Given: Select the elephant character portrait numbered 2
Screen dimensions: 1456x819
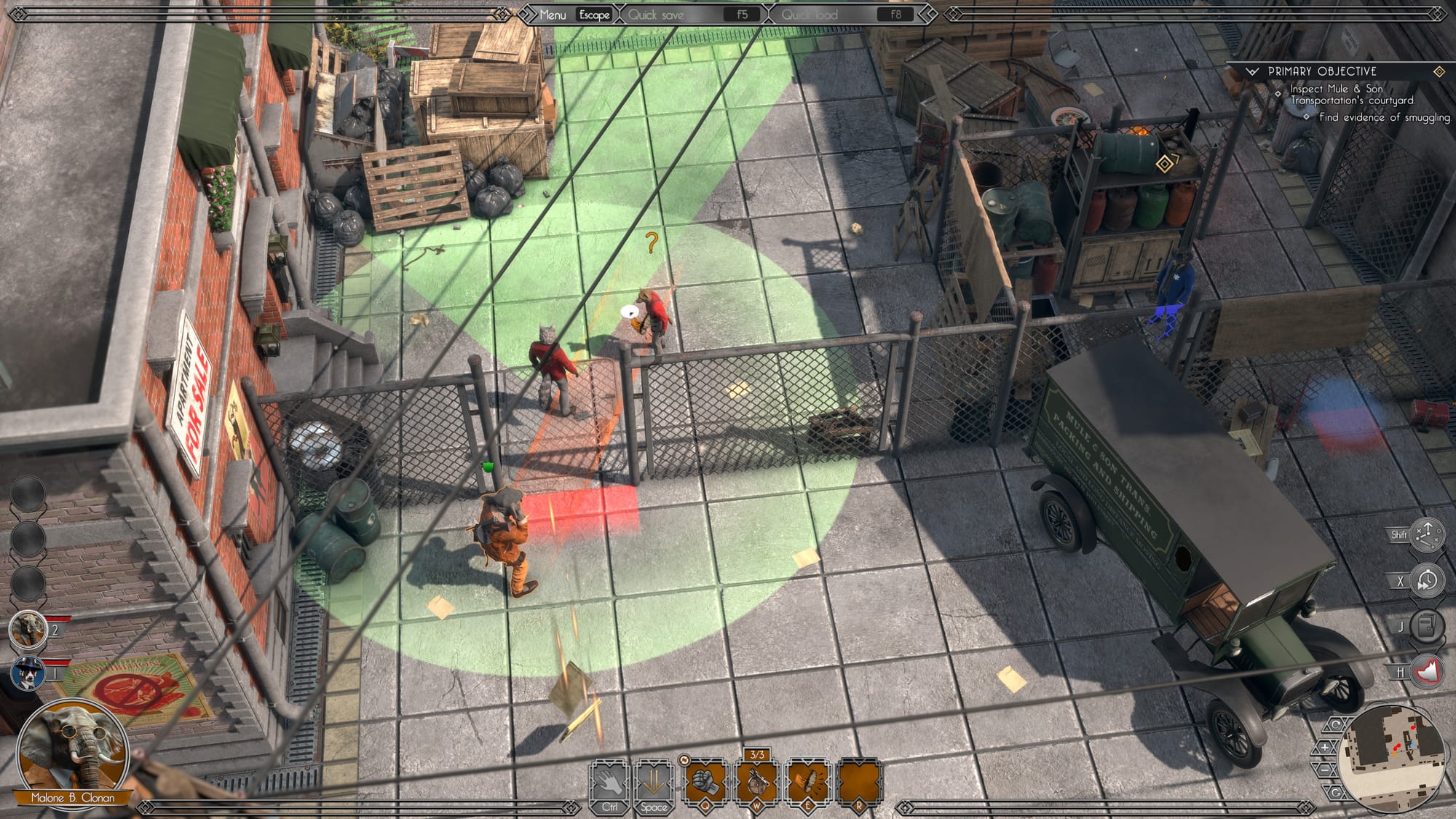Looking at the screenshot, I should tap(28, 629).
